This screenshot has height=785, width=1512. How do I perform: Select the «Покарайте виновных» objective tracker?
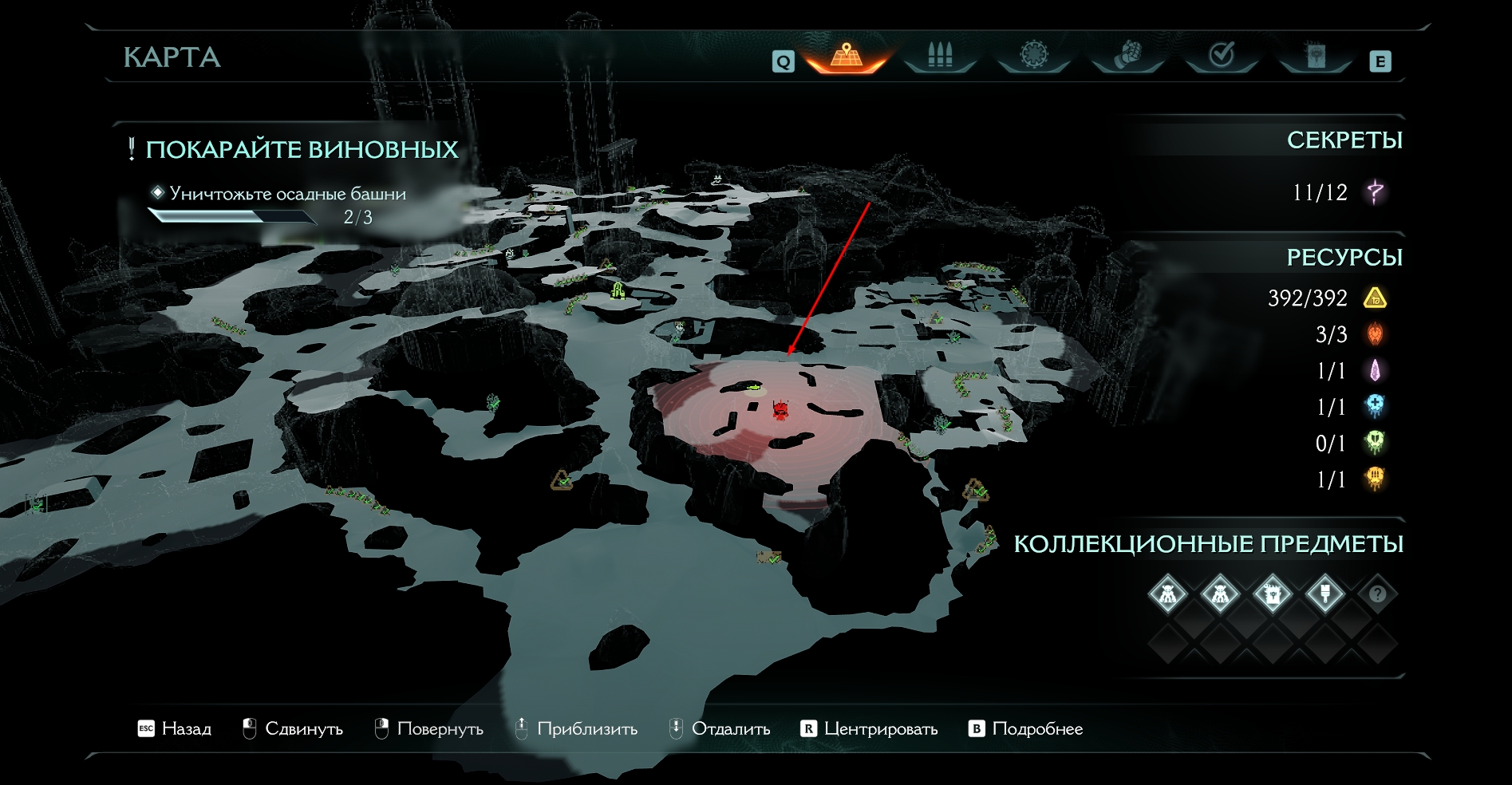pos(302,150)
